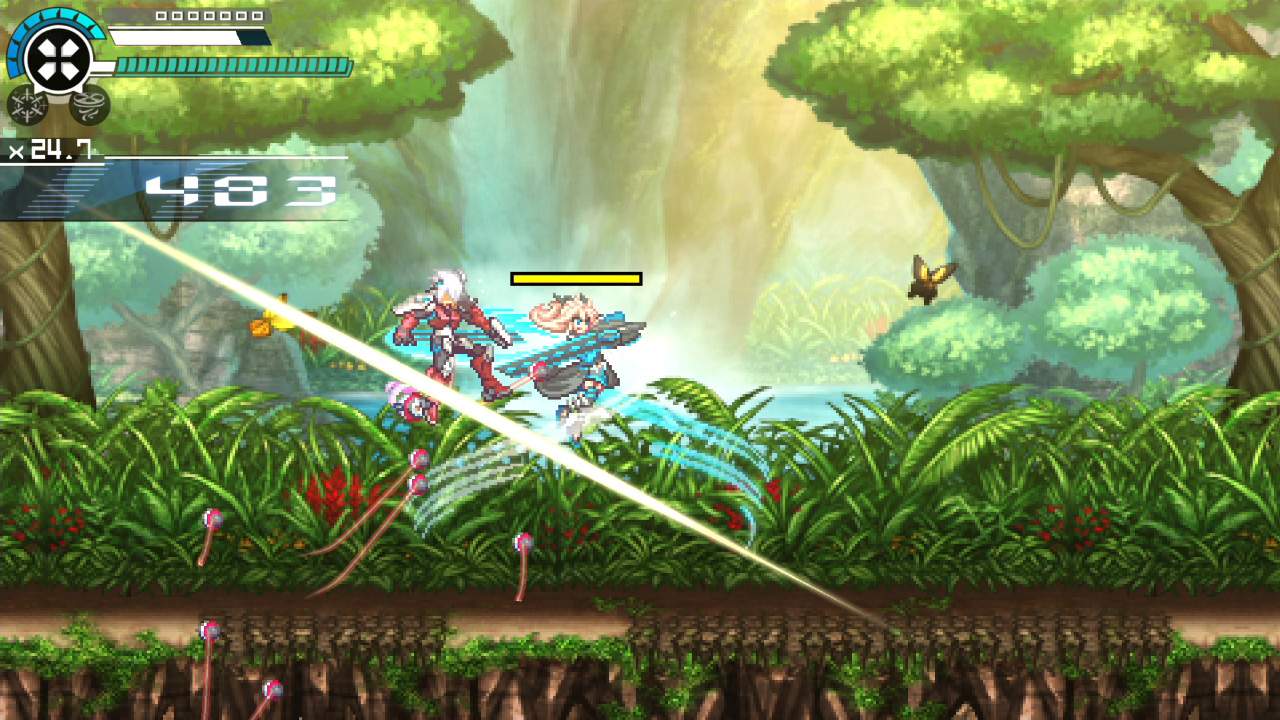Screen dimensions: 1280x720
Task: Expand the combo multiplier x24.7 display
Action: click(x=50, y=150)
